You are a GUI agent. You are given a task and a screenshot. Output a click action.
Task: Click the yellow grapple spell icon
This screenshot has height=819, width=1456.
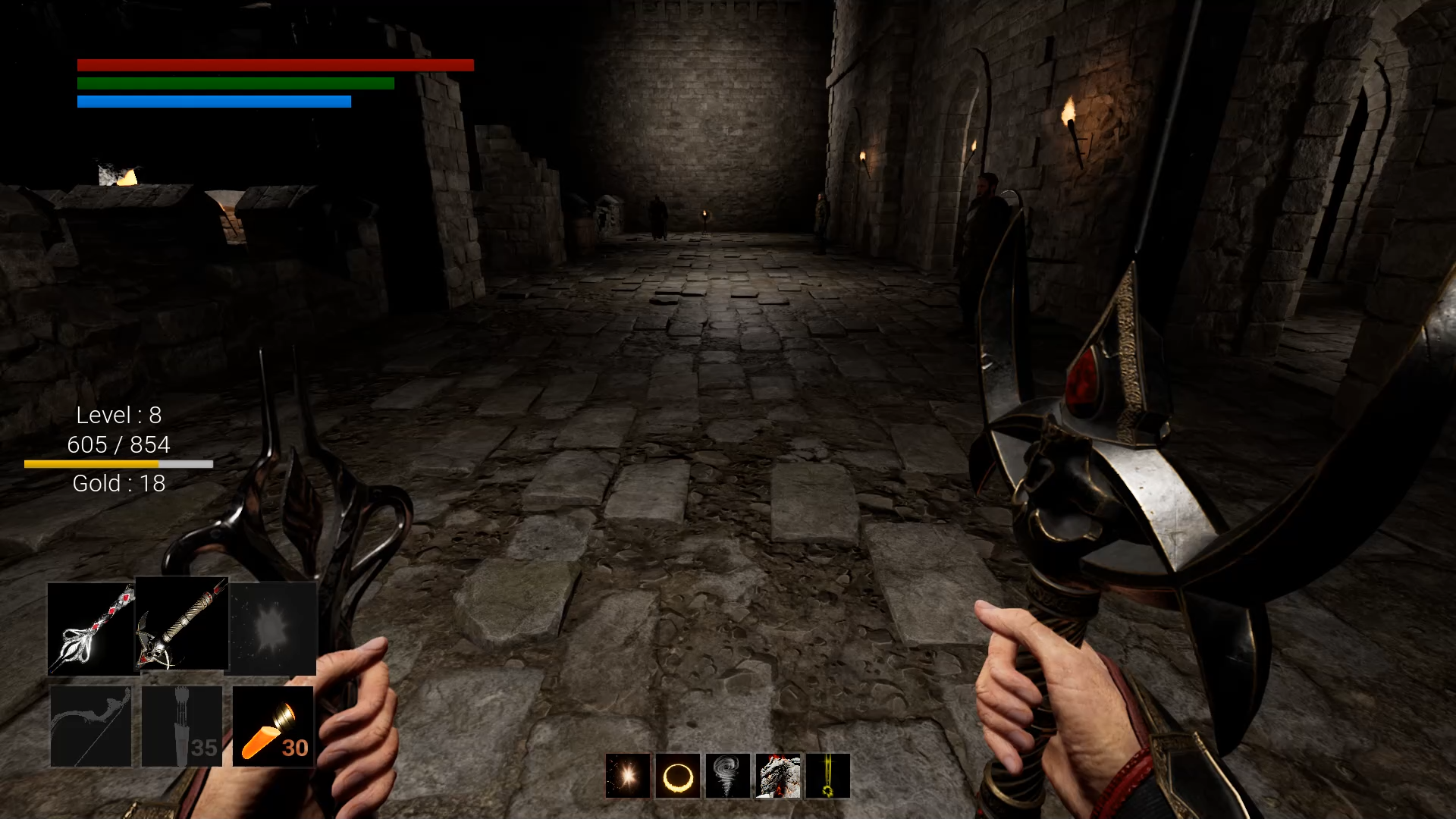point(827,775)
